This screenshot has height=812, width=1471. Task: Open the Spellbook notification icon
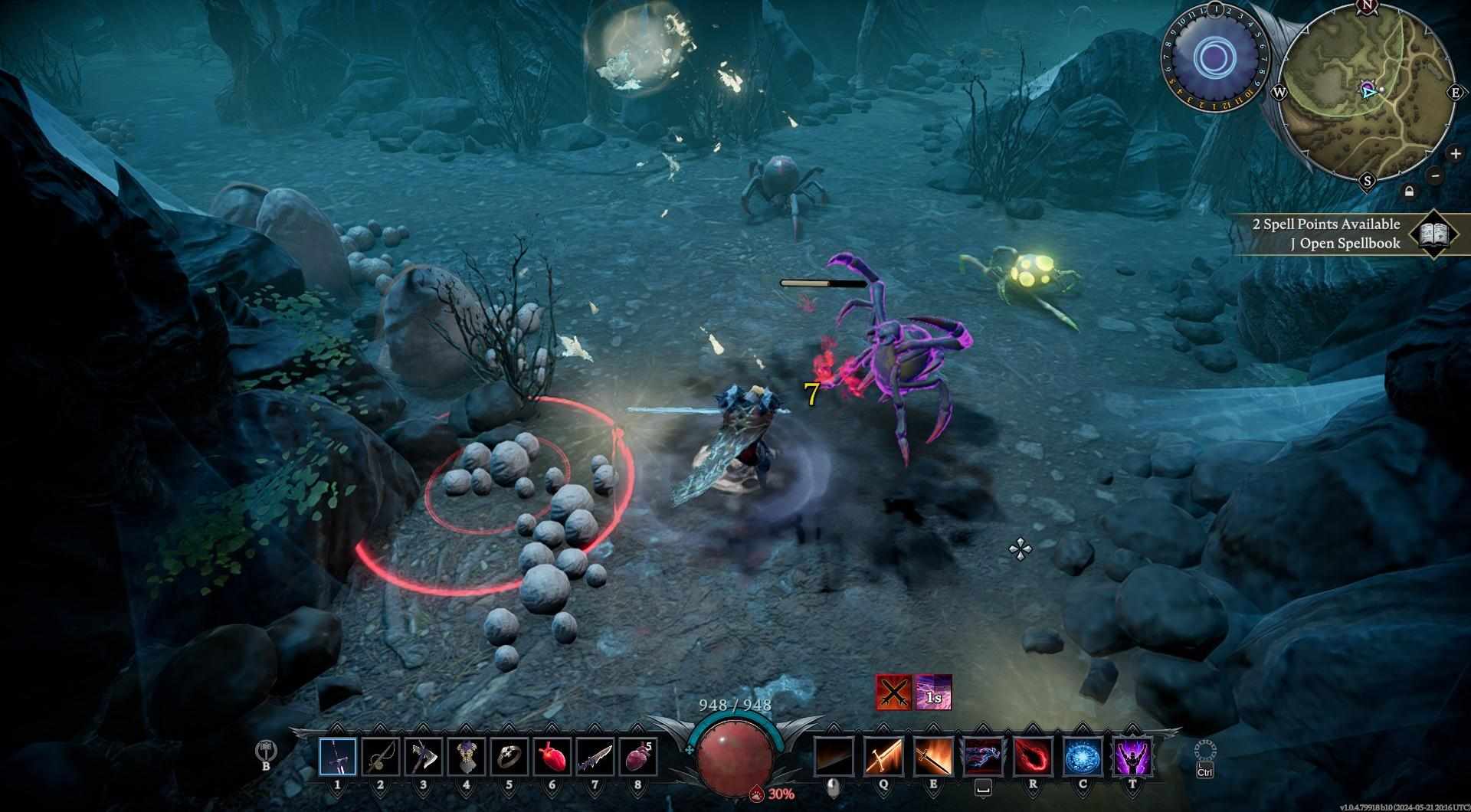1432,234
